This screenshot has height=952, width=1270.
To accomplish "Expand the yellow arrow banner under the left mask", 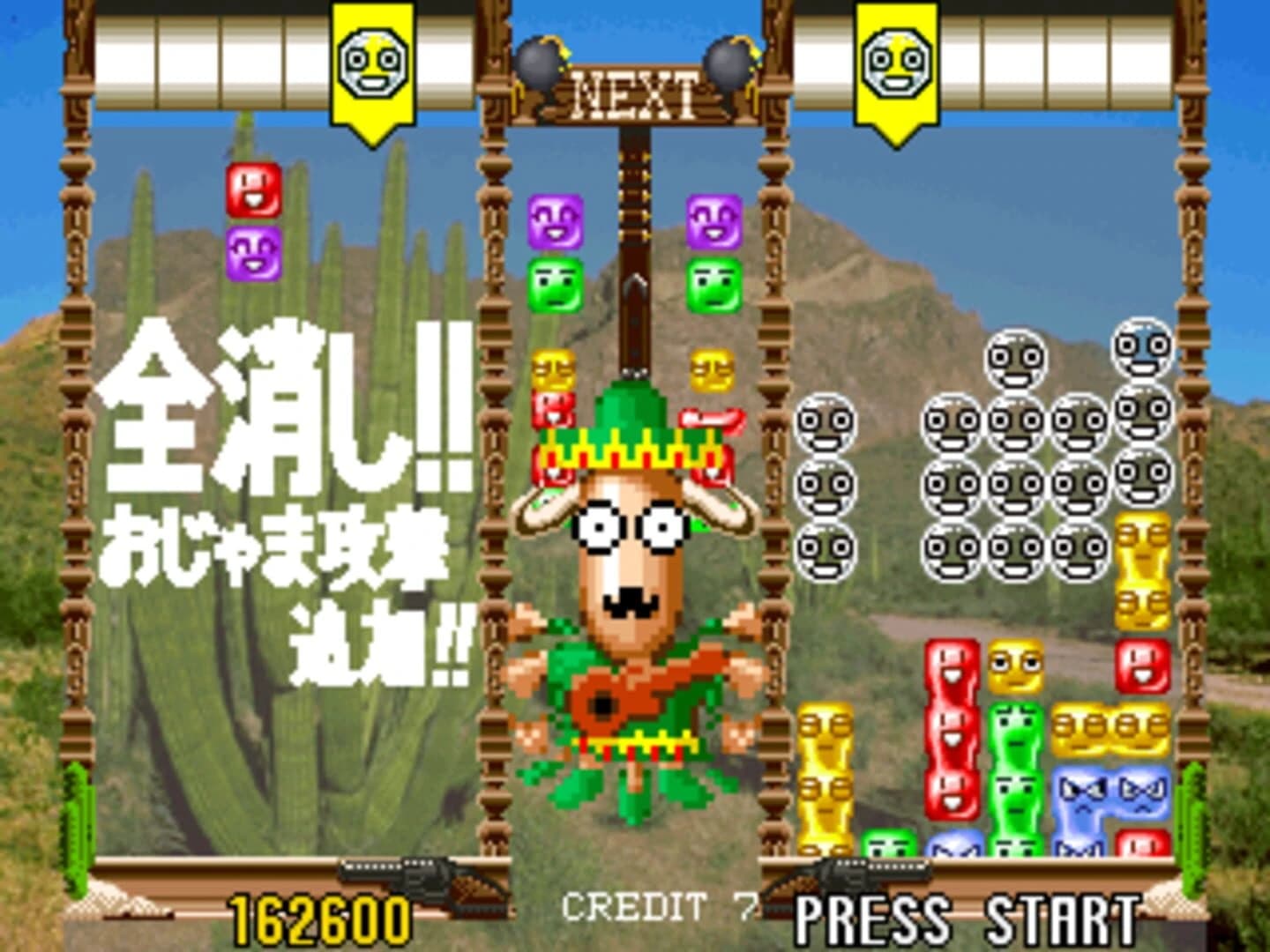I will point(372,119).
